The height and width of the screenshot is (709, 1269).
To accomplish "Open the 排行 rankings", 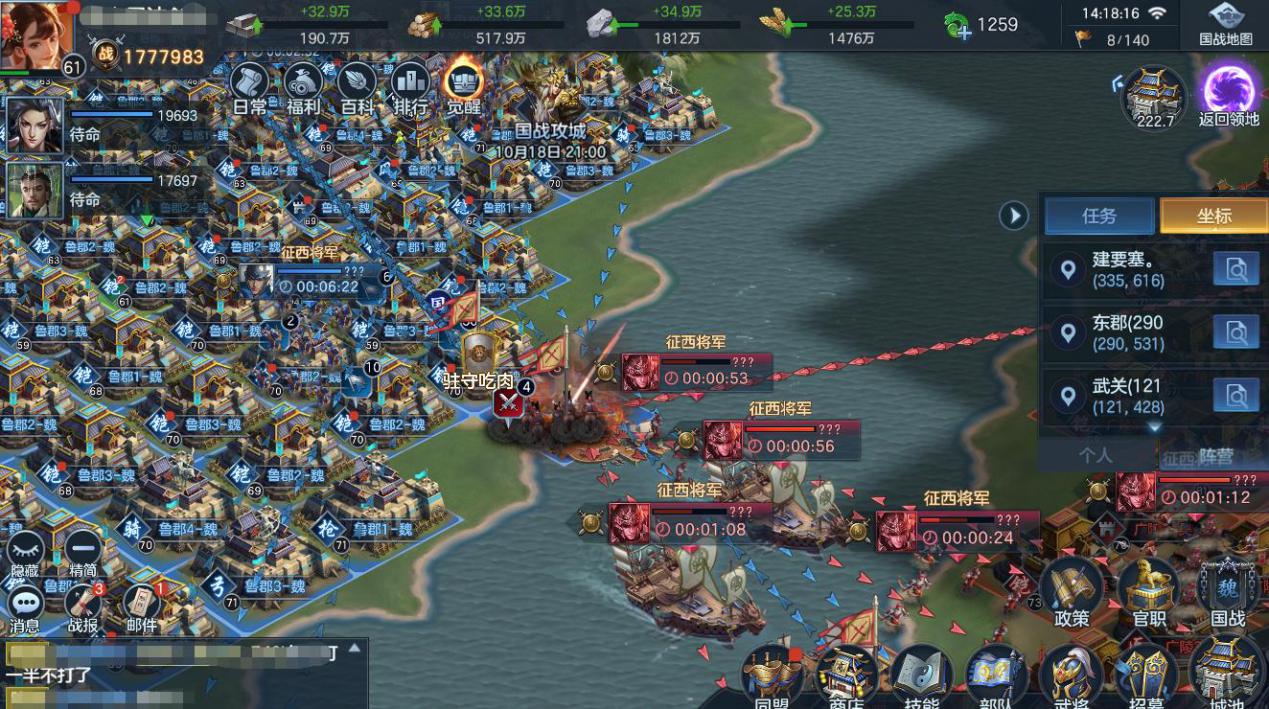I will (x=410, y=87).
